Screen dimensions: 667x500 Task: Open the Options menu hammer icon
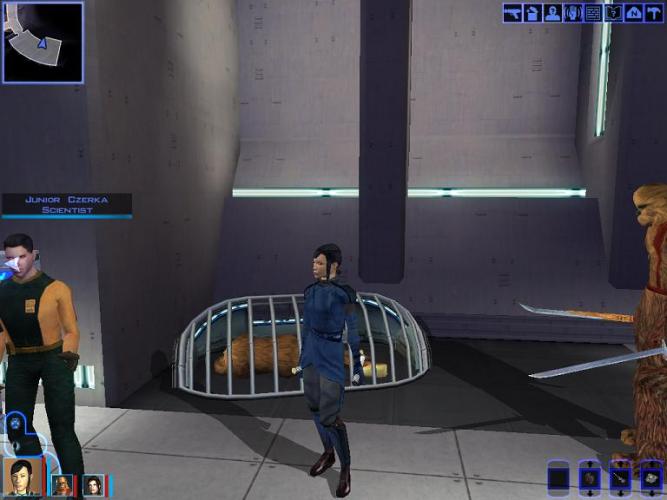pyautogui.click(x=653, y=13)
